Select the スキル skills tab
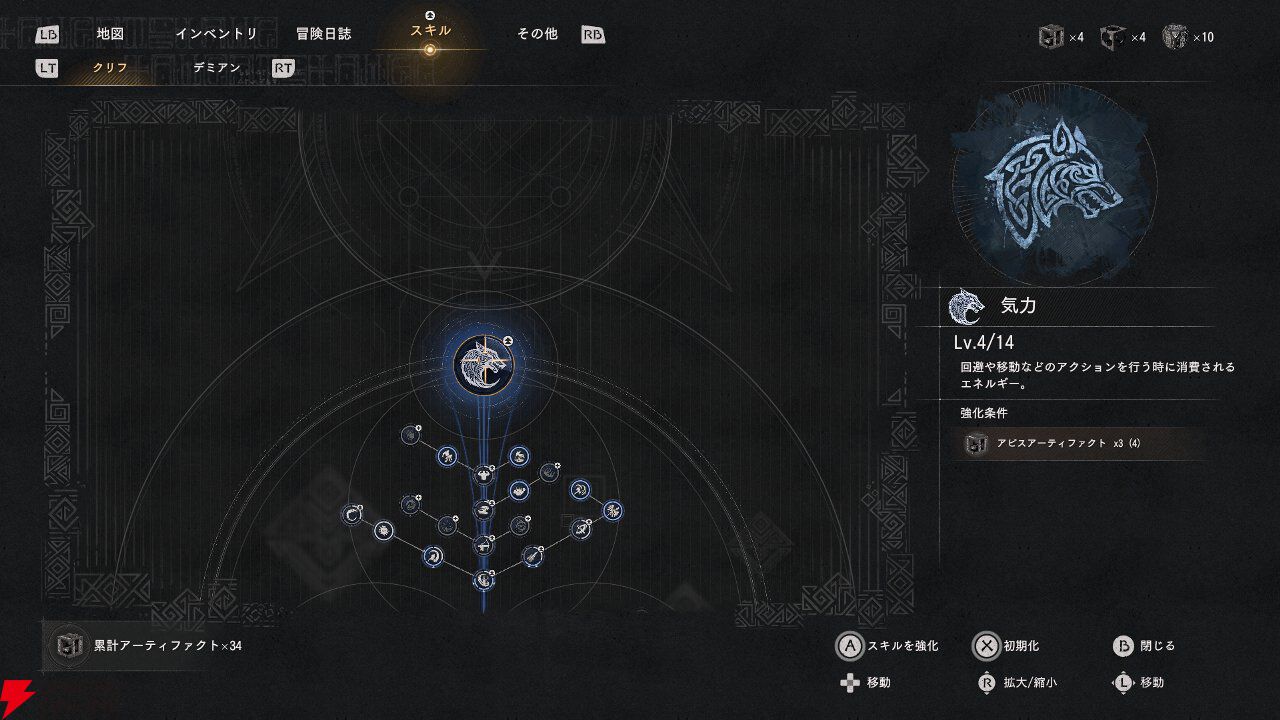The image size is (1280, 720). click(430, 31)
